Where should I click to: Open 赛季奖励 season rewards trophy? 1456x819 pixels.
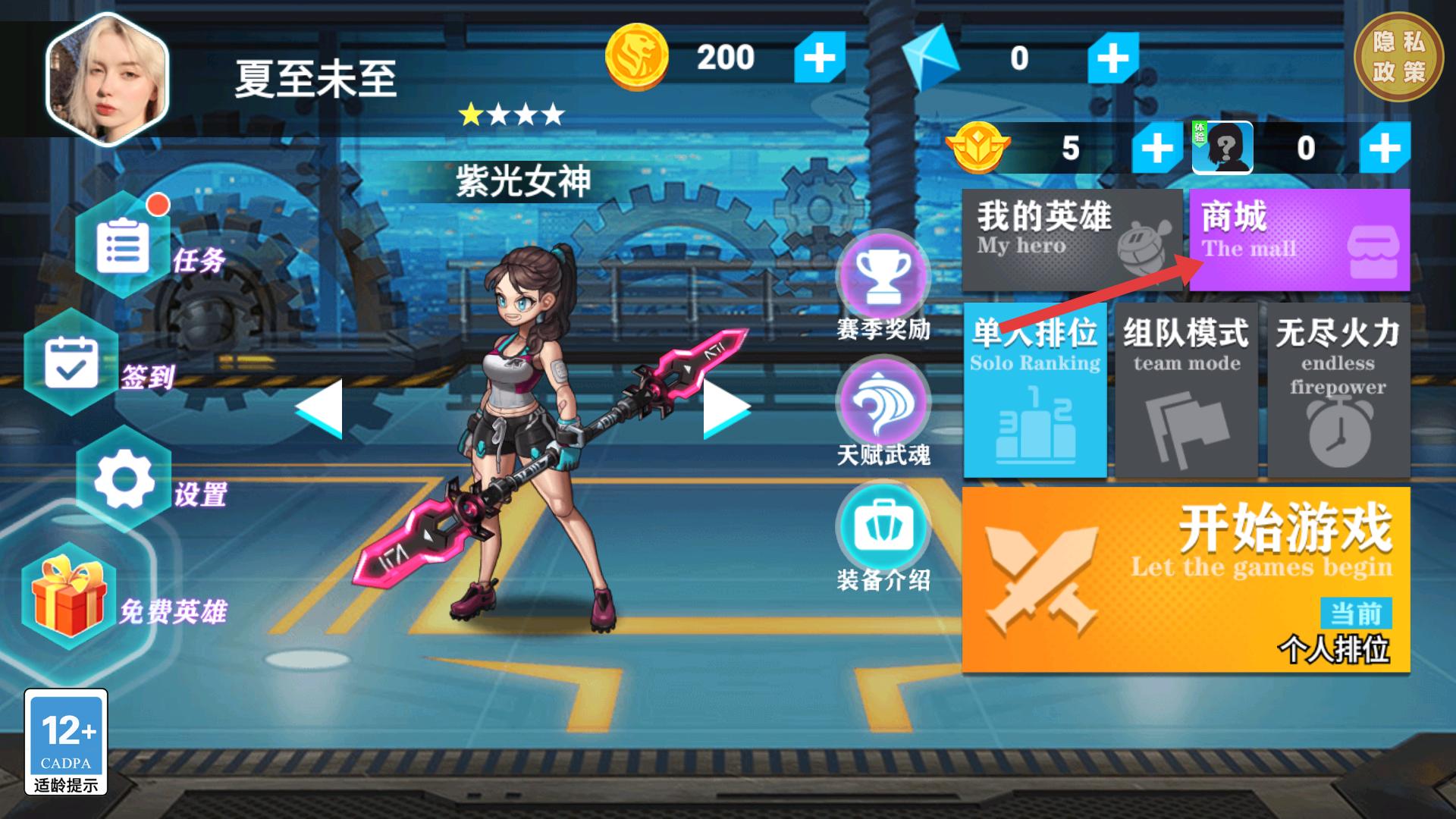883,277
